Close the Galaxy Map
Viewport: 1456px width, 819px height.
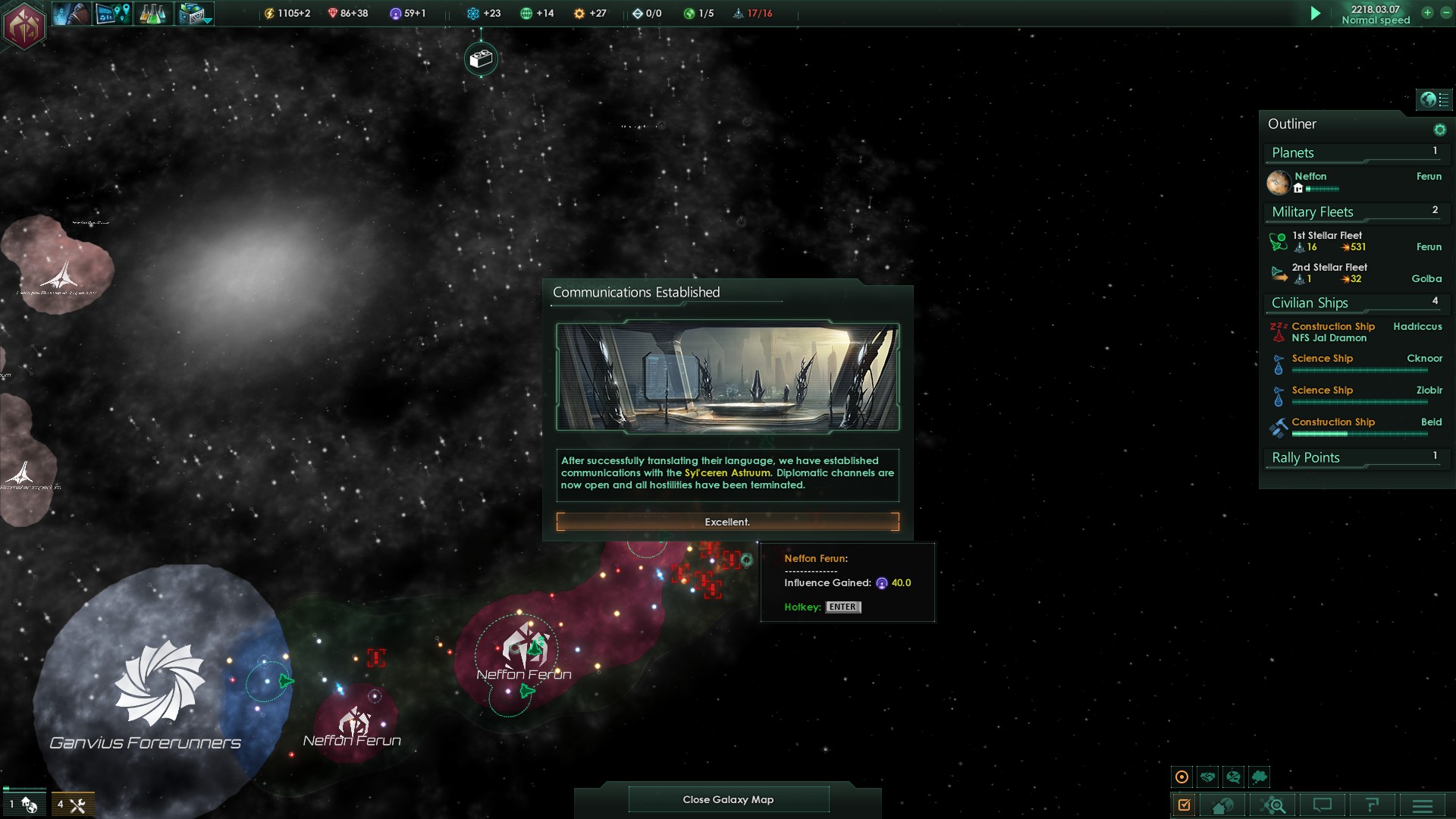pos(728,799)
